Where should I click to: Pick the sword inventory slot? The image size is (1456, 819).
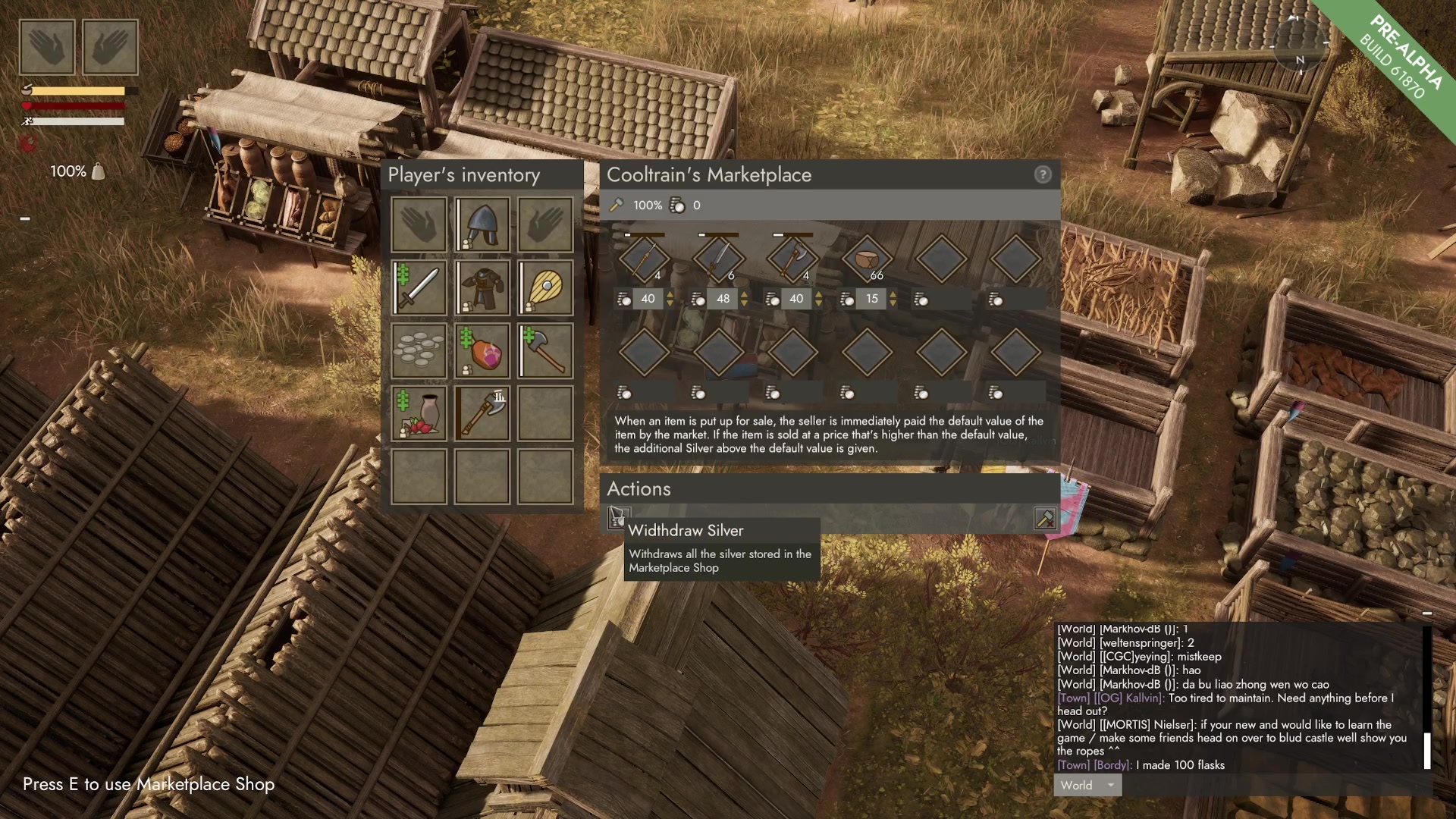pyautogui.click(x=419, y=288)
